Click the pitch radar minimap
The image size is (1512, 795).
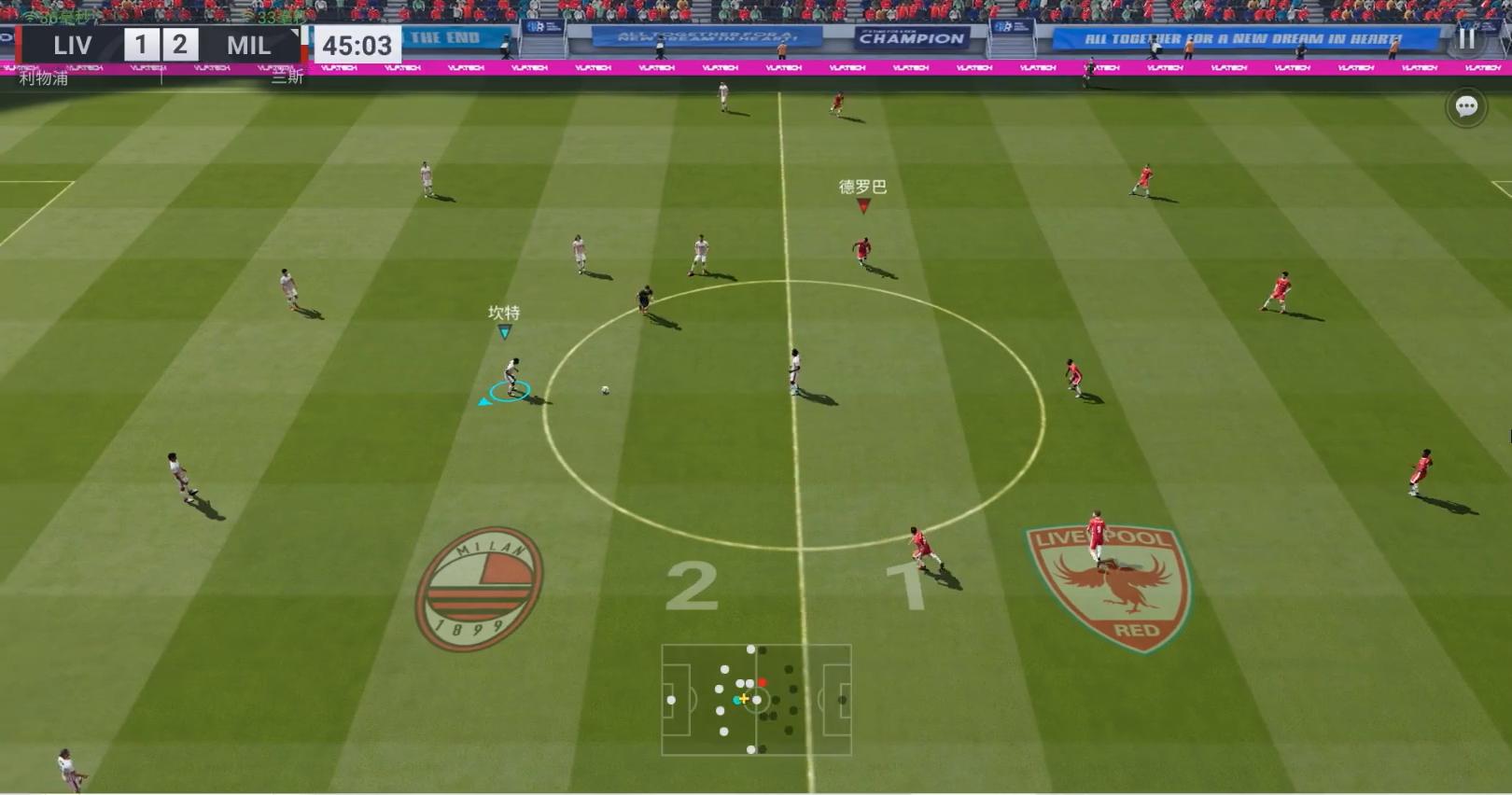tap(756, 699)
